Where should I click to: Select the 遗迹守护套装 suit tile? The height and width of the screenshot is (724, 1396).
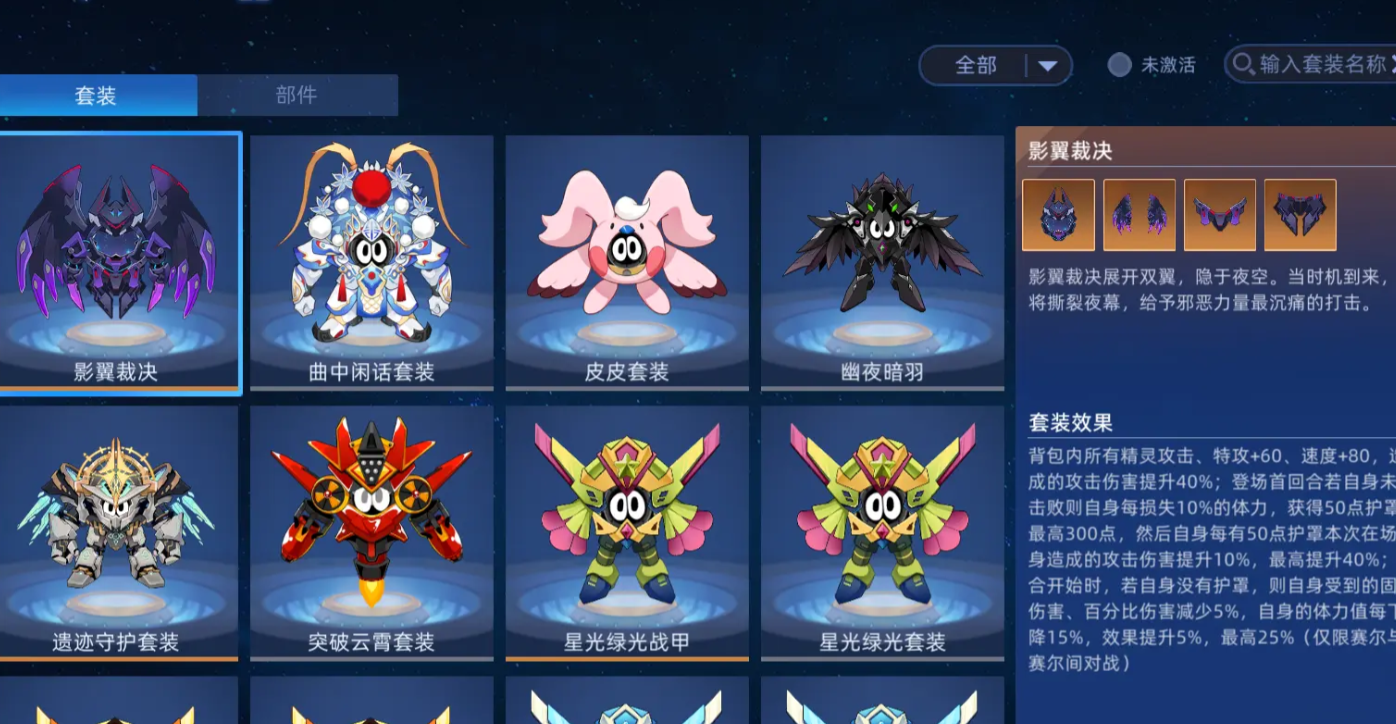pos(118,532)
